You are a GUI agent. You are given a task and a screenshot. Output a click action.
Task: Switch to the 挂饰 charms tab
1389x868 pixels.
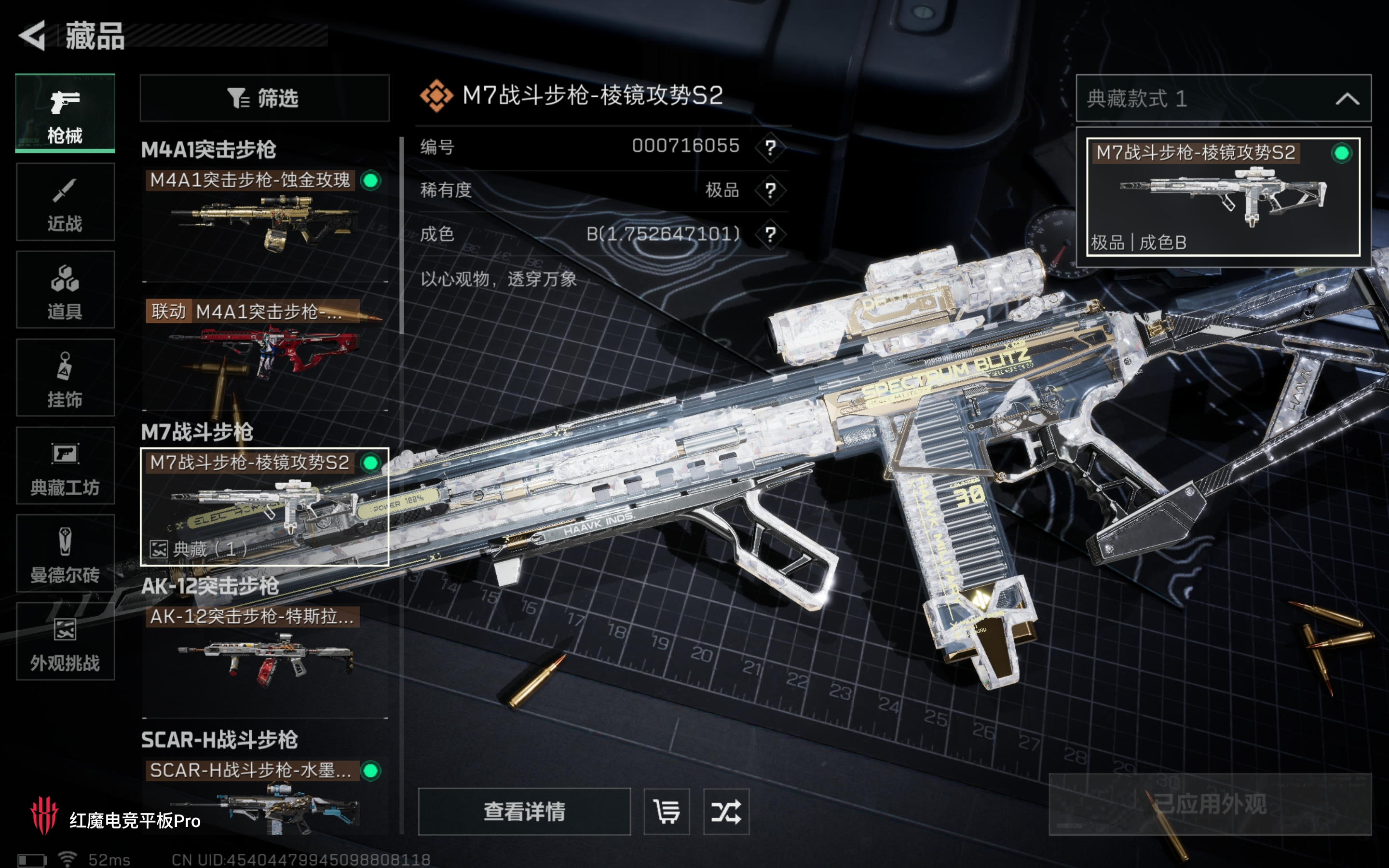click(x=65, y=377)
